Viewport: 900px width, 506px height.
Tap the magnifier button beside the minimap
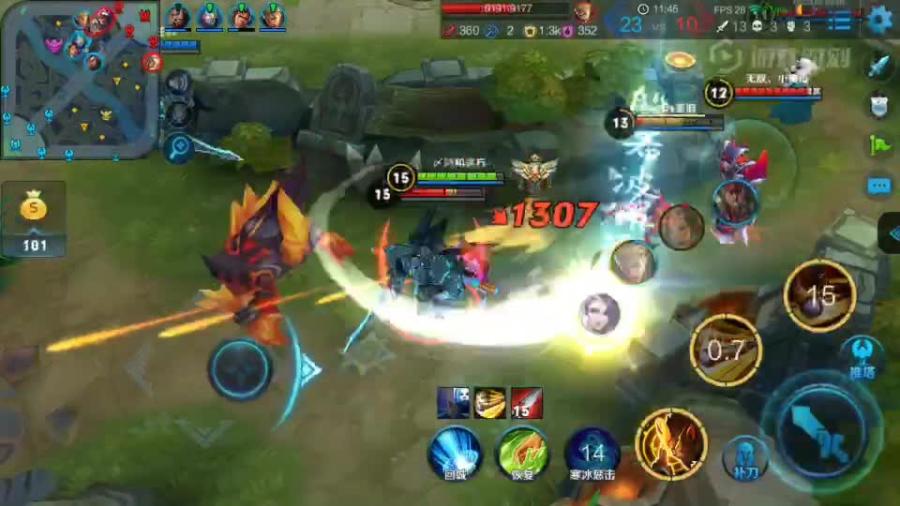(180, 147)
